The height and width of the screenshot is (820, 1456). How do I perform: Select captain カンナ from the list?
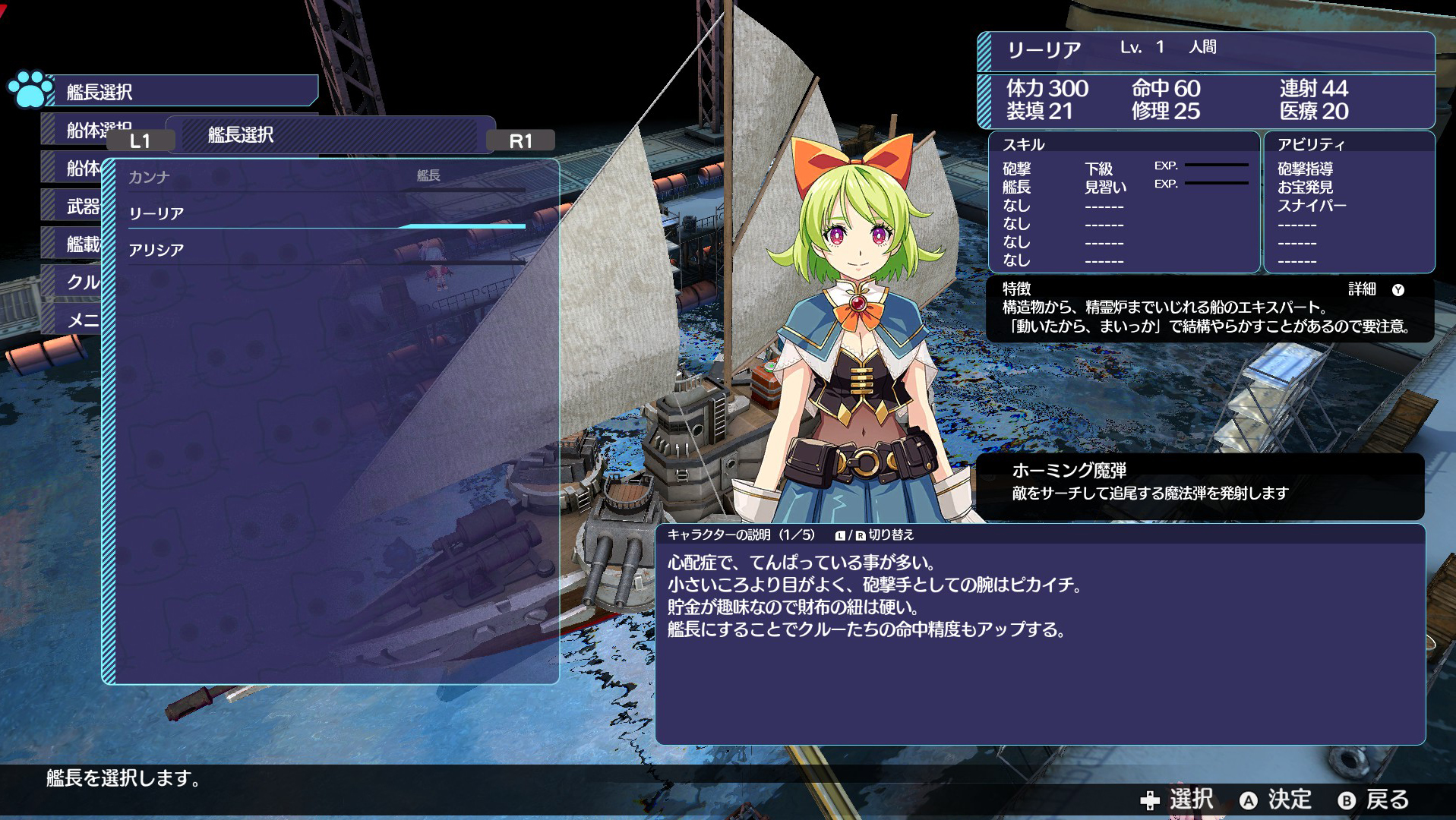tap(149, 178)
